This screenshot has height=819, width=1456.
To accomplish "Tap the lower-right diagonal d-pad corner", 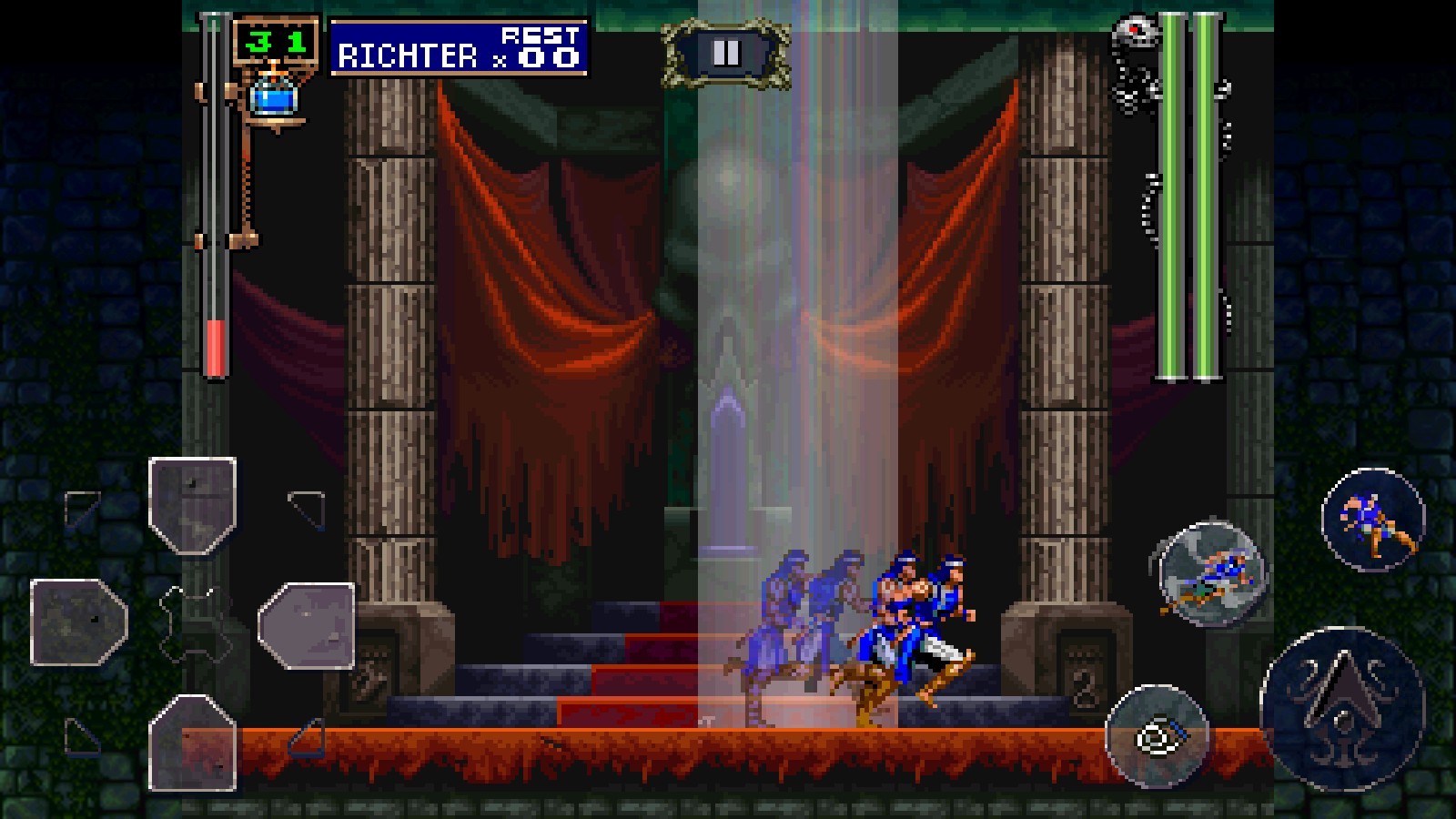I will coord(308,739).
